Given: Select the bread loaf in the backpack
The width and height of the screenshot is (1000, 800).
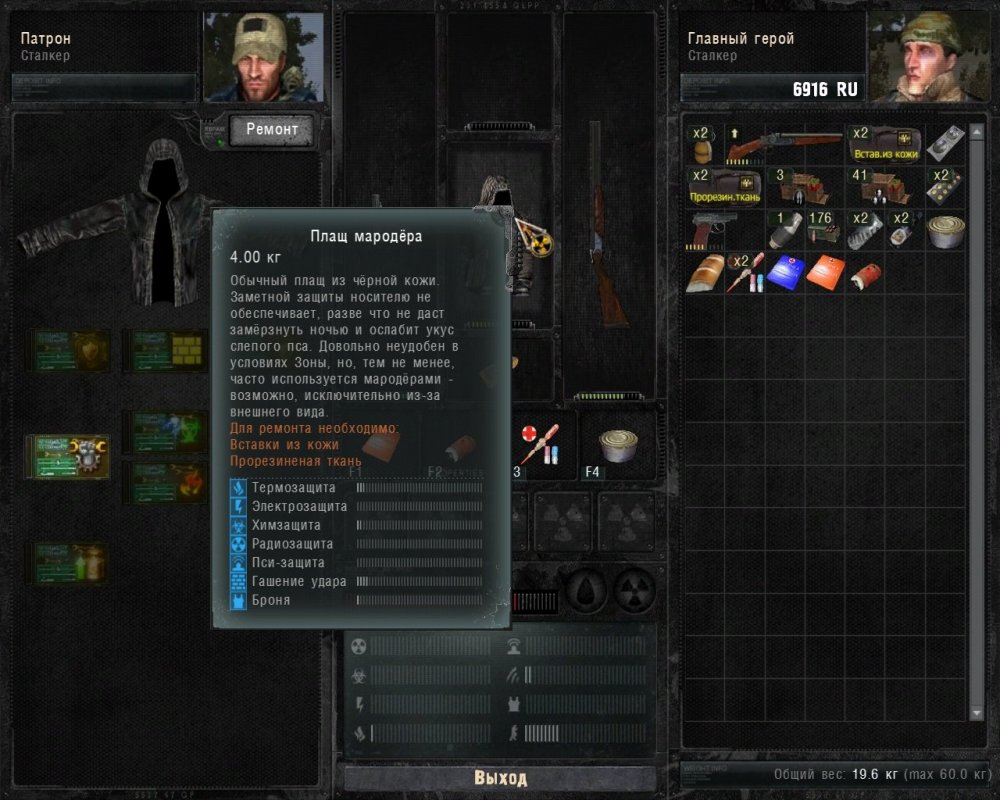Looking at the screenshot, I should pos(705,273).
